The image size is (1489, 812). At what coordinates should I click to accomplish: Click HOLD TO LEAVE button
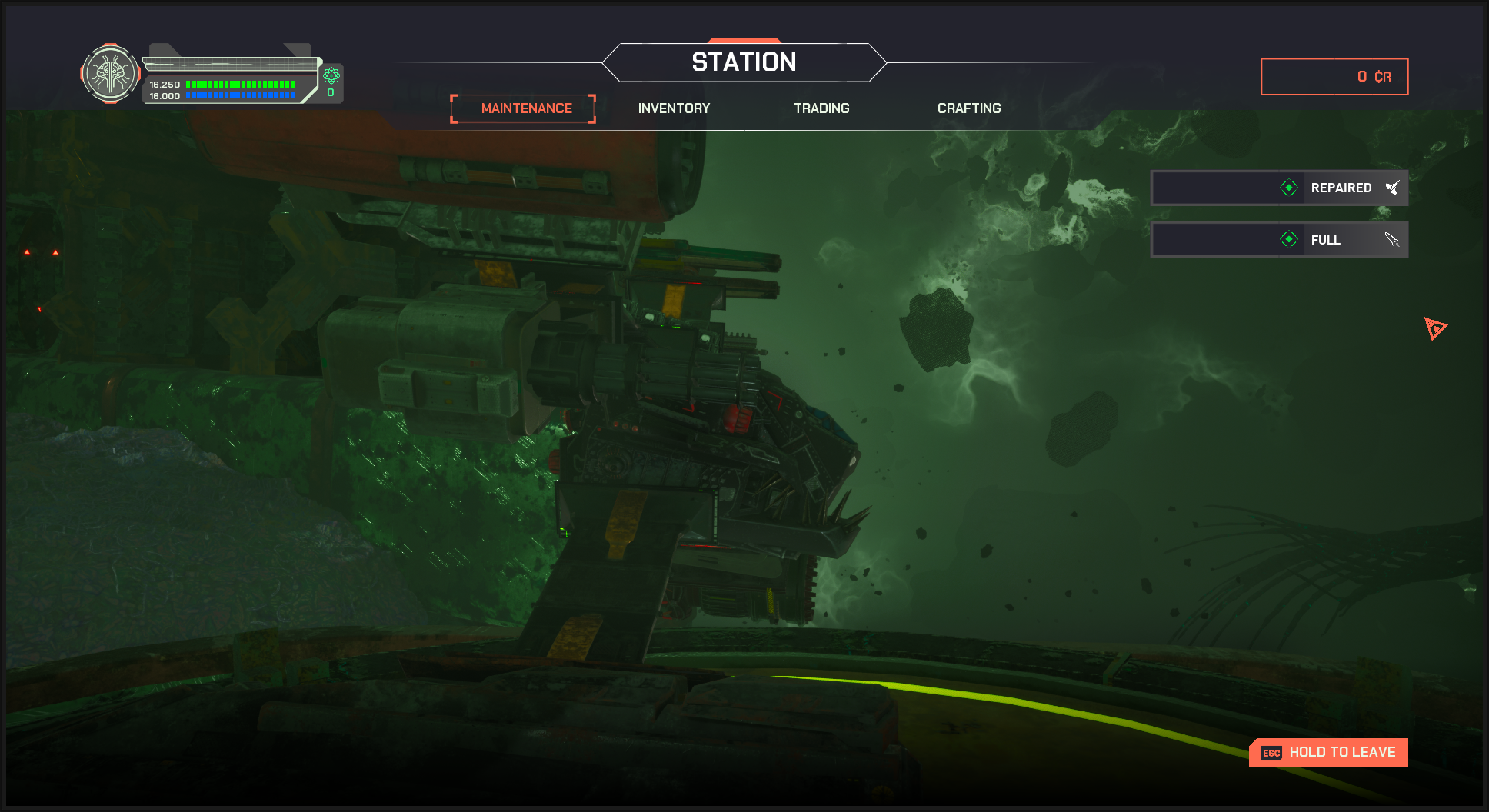pyautogui.click(x=1328, y=753)
